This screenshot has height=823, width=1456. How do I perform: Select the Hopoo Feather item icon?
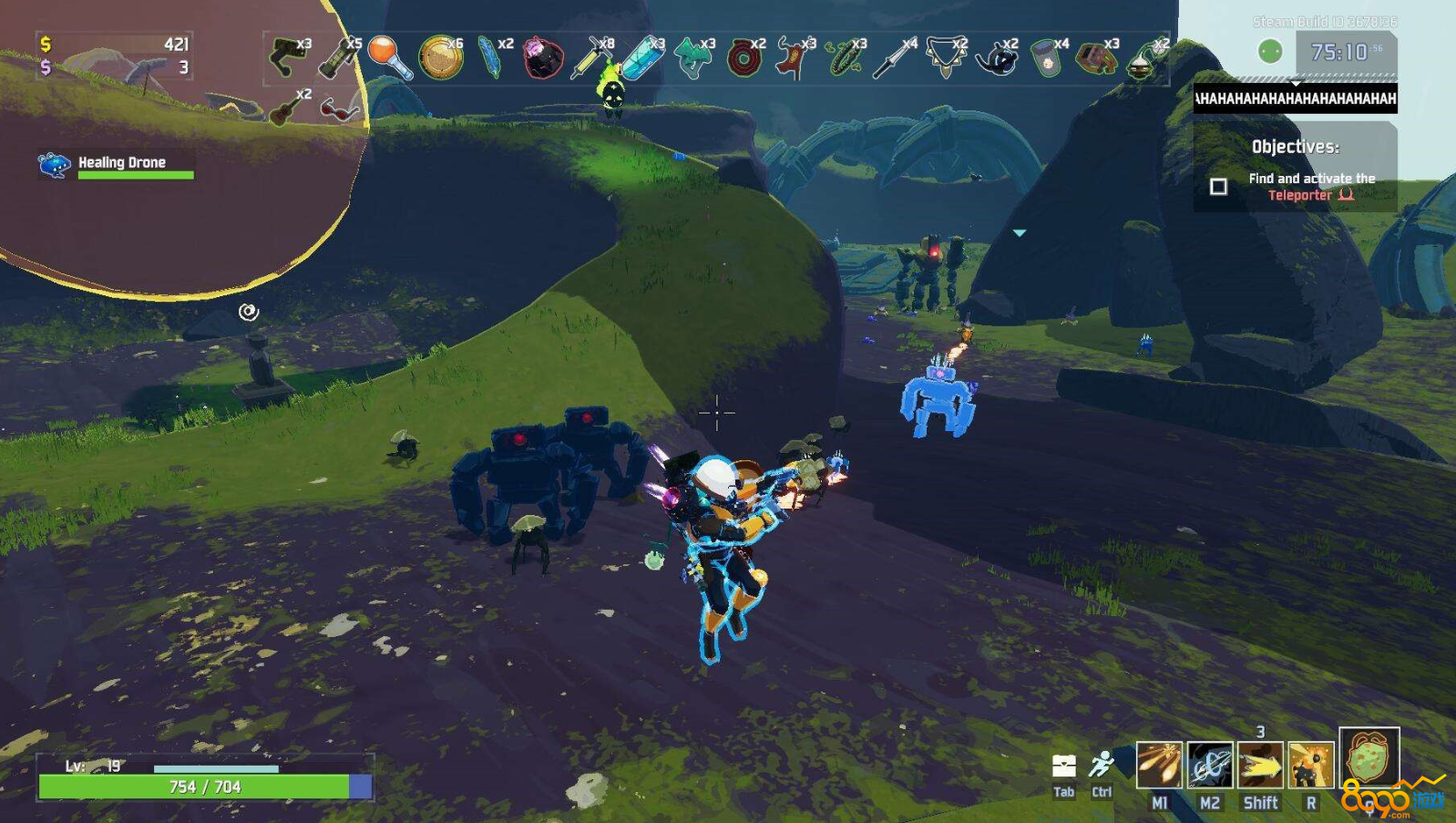490,57
